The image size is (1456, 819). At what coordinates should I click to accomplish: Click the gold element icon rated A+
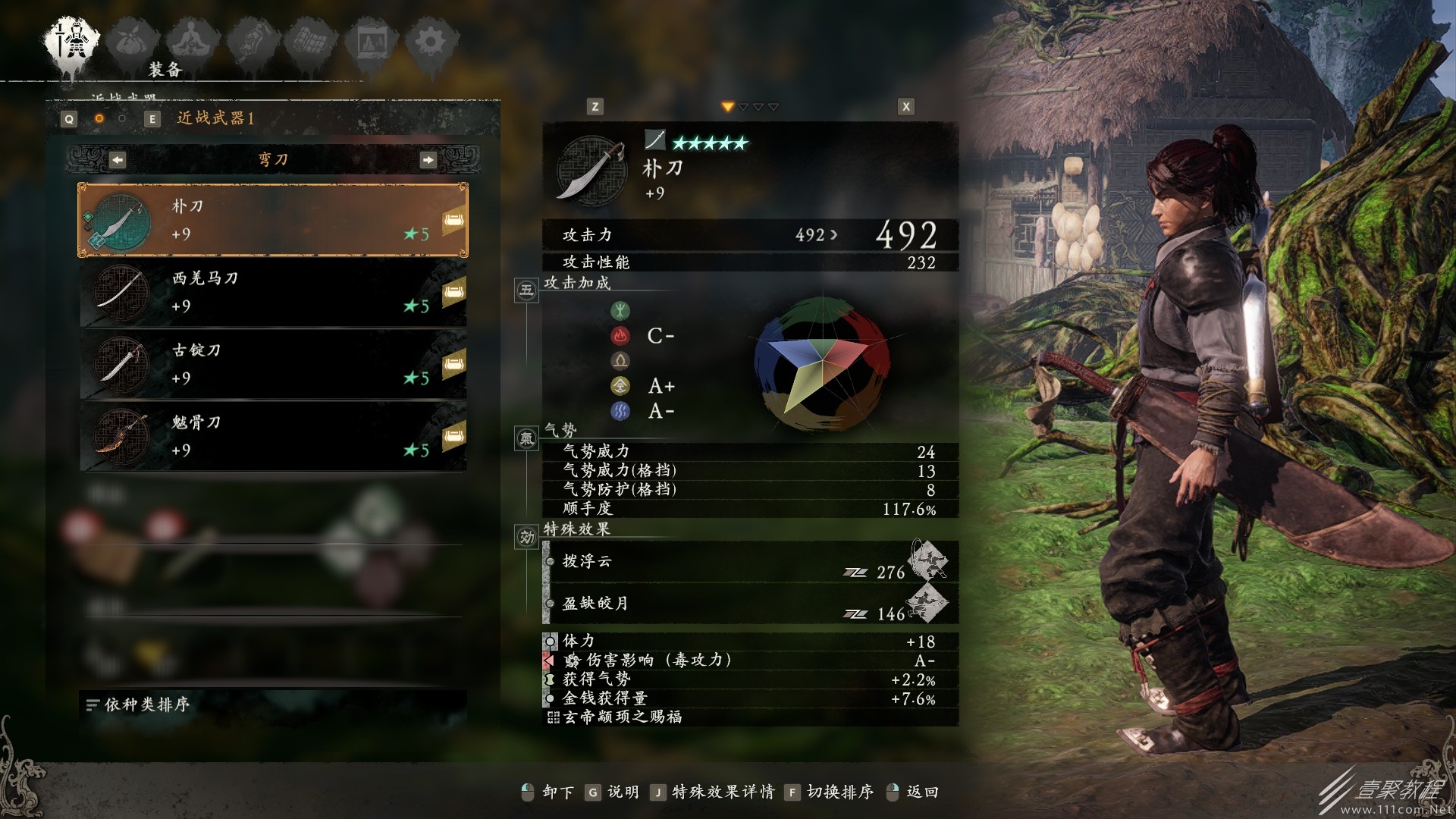622,386
